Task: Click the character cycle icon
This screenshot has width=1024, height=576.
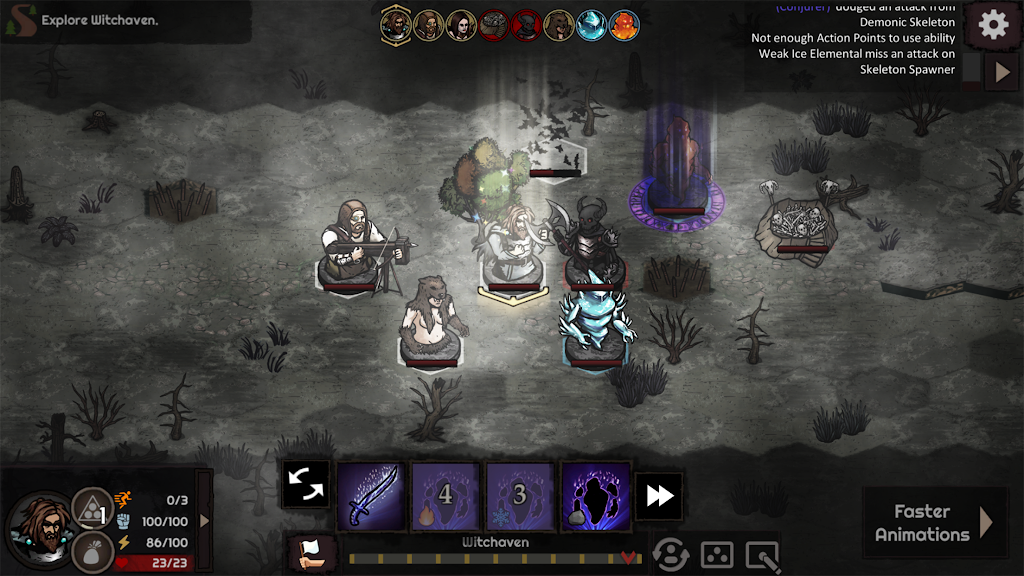Action: pyautogui.click(x=670, y=553)
